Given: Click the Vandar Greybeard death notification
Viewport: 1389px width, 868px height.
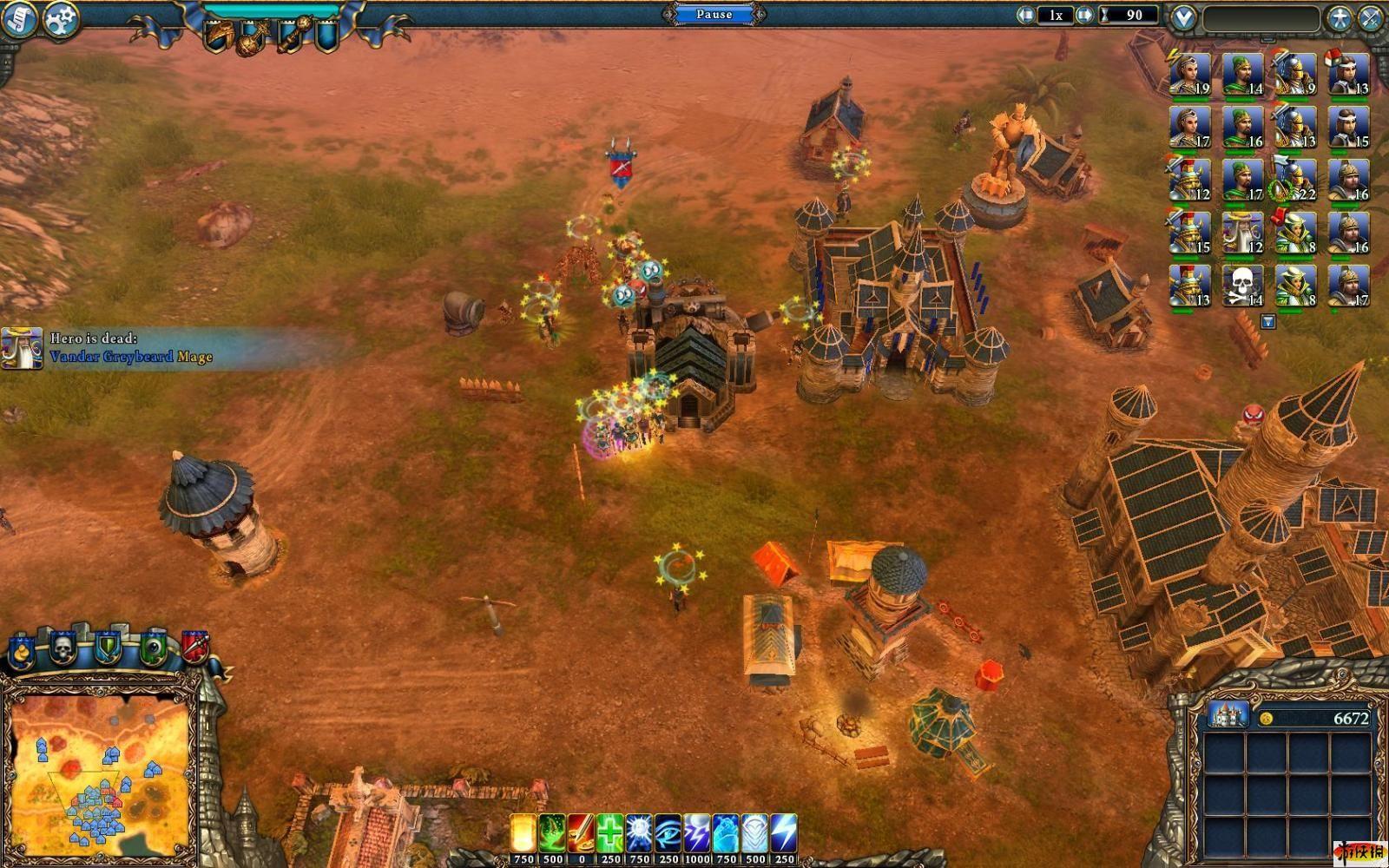Looking at the screenshot, I should pos(130,348).
